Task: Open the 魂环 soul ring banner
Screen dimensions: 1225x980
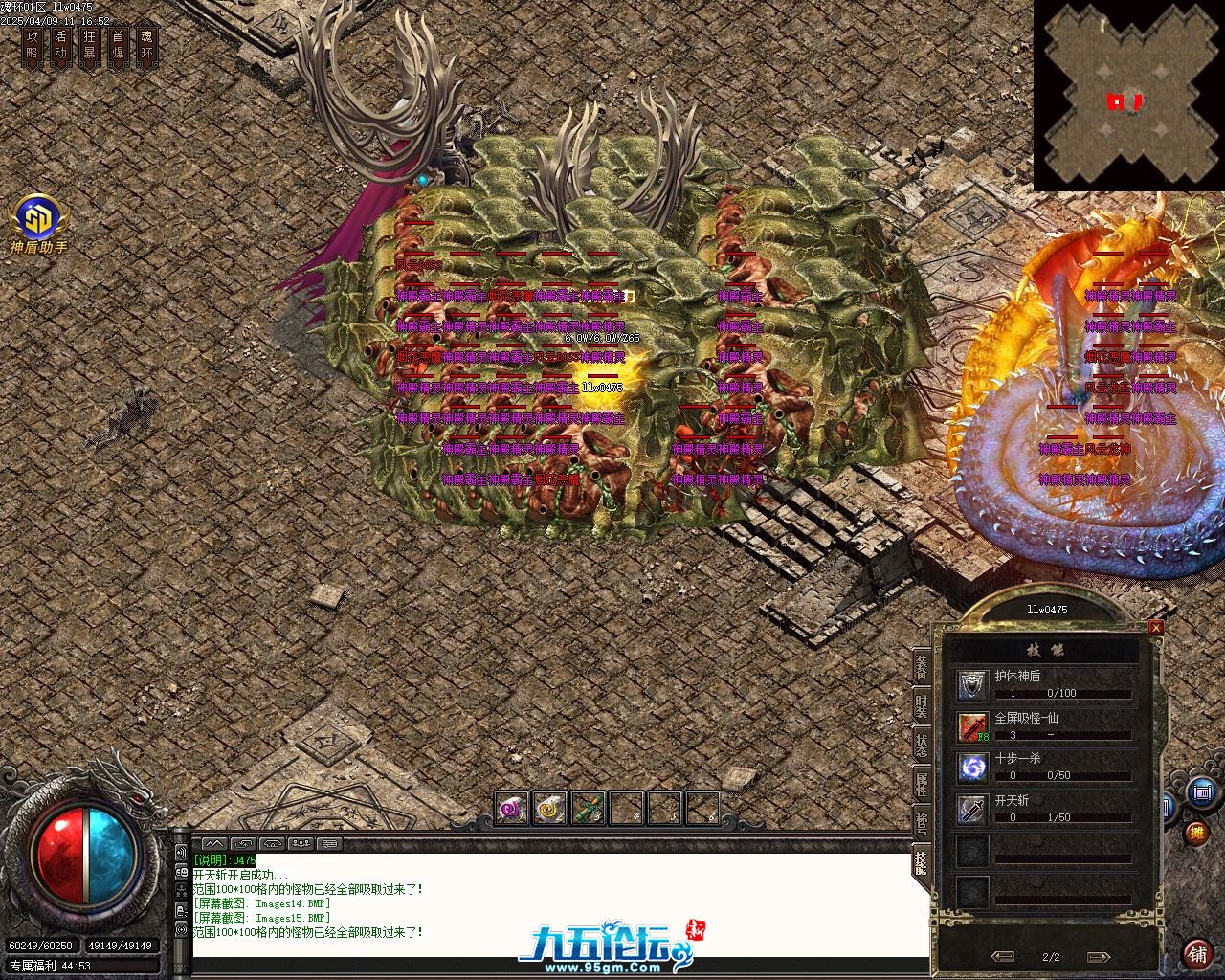Action: tap(146, 45)
